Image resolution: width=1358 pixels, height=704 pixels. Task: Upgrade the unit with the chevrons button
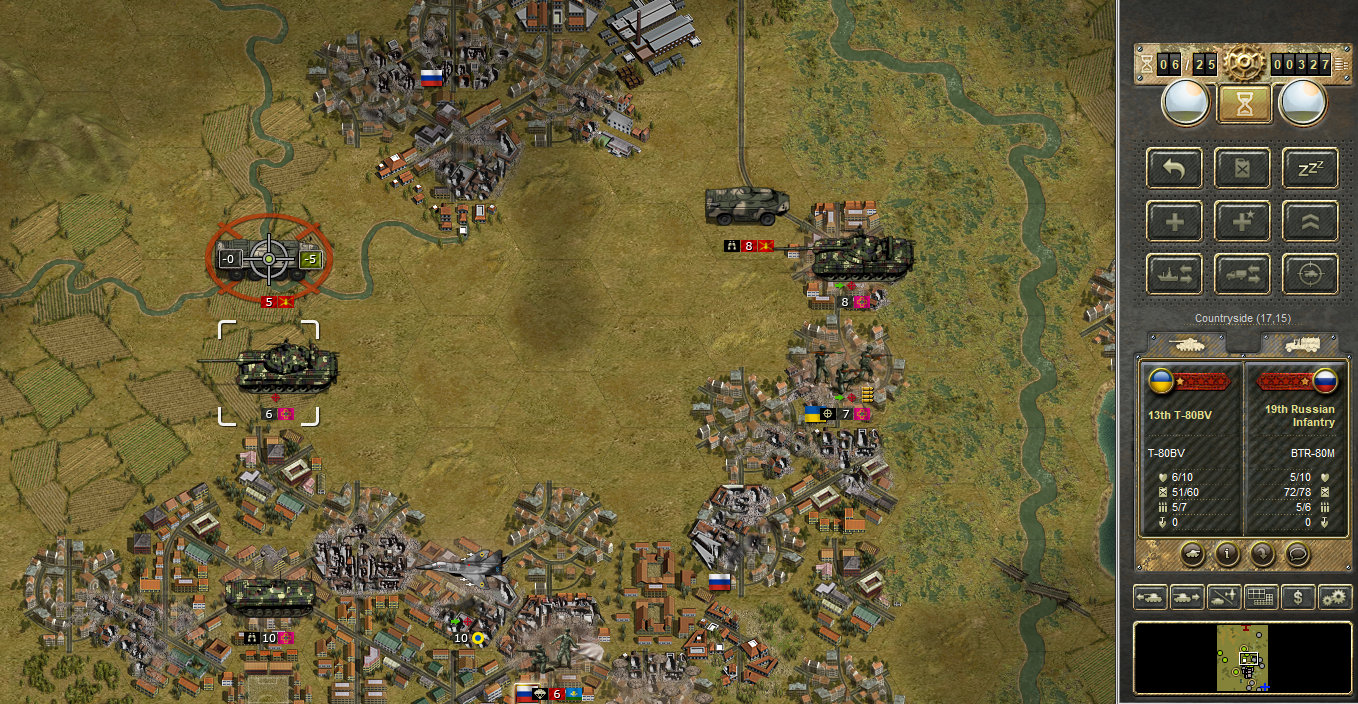coord(1310,221)
